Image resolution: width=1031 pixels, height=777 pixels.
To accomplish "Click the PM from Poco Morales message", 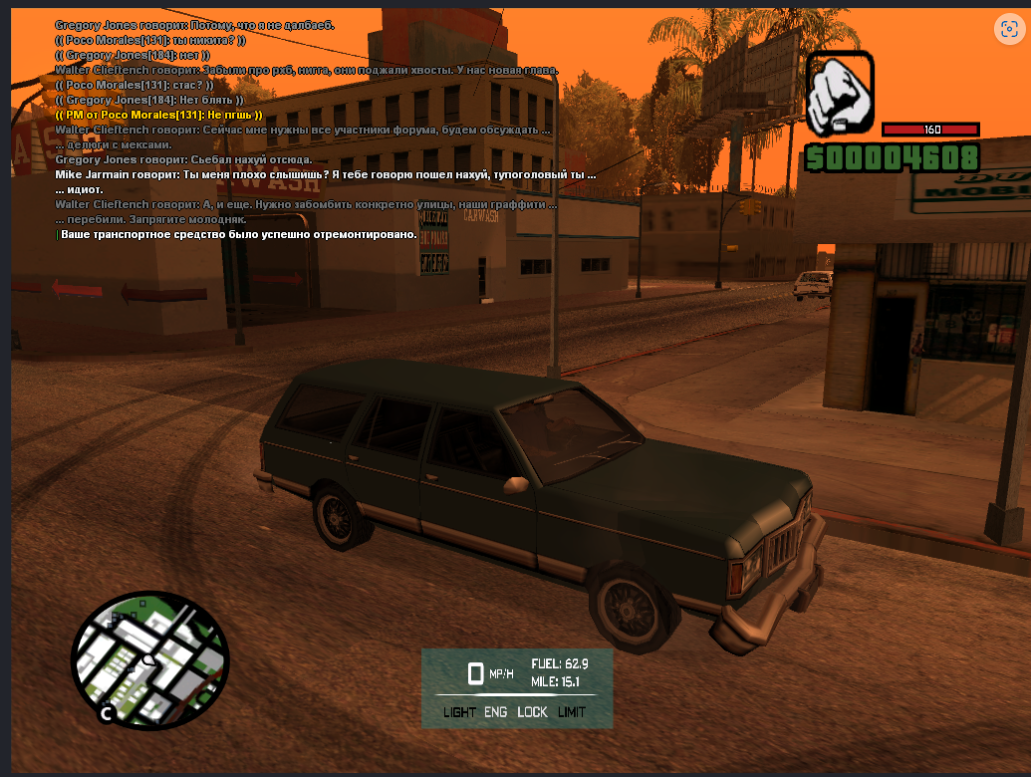I will [159, 115].
